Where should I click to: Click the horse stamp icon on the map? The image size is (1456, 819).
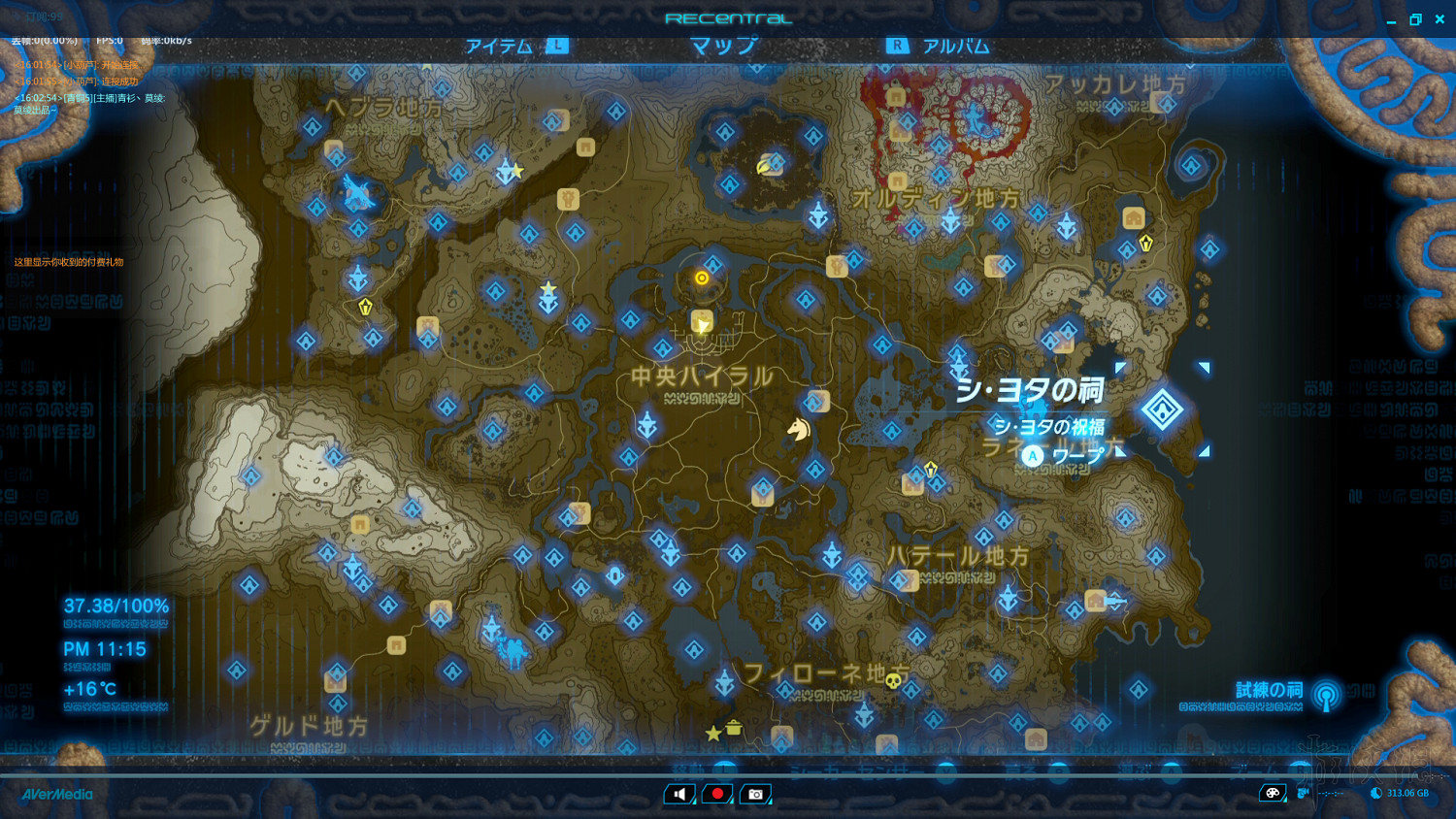798,430
